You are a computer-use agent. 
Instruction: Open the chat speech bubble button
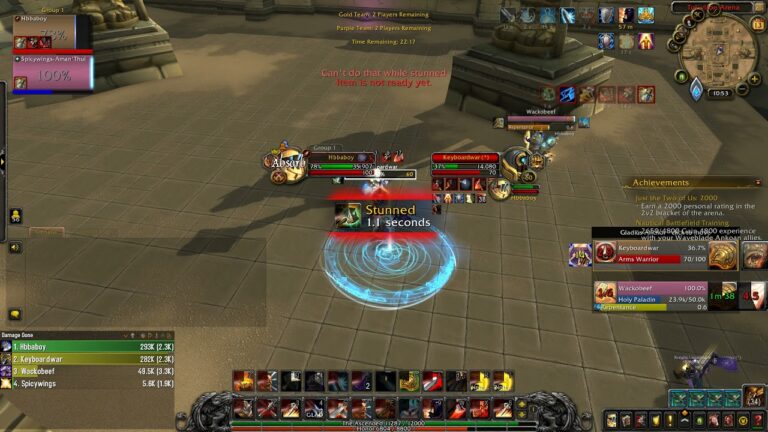click(15, 314)
